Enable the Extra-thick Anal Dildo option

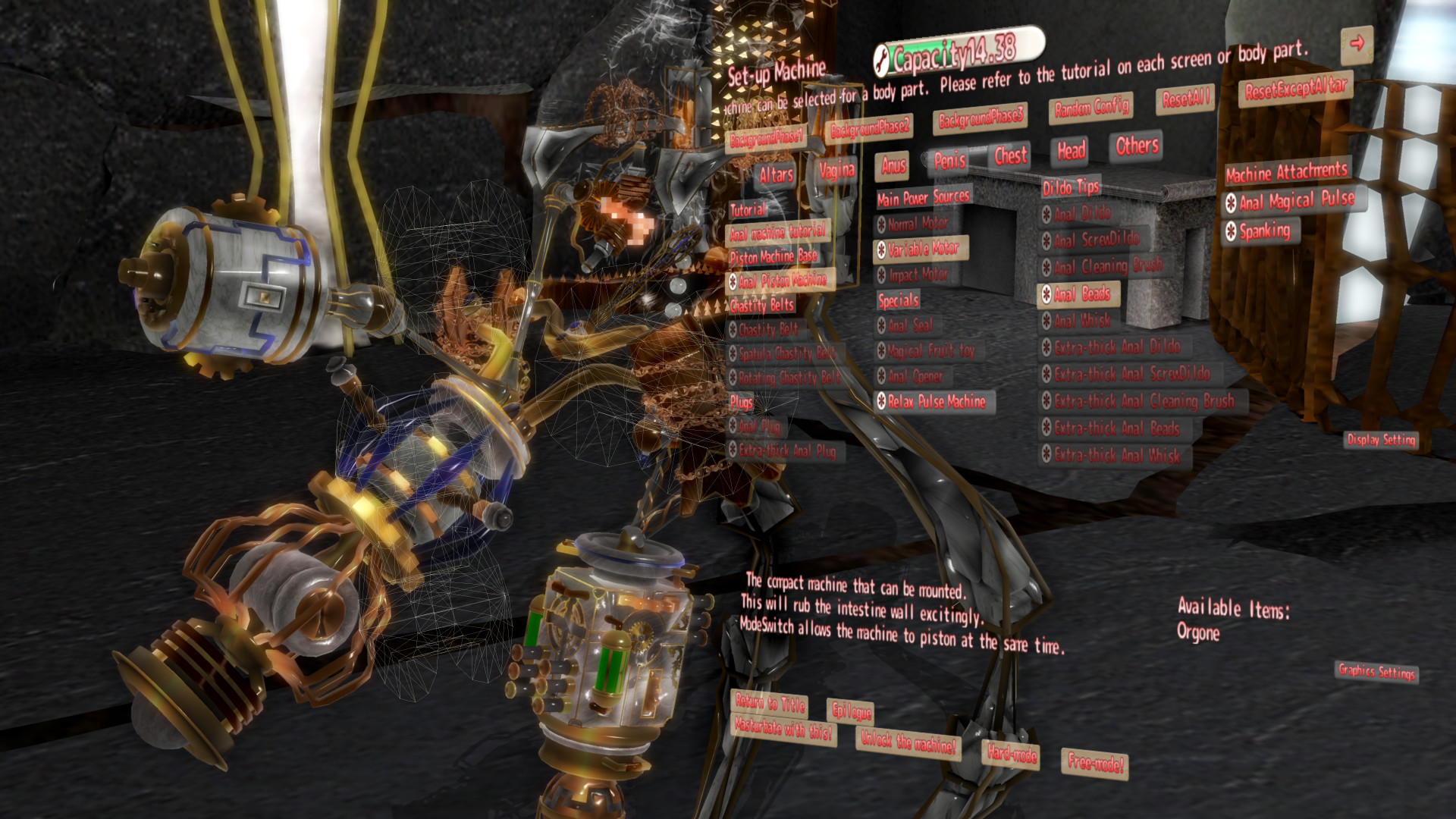pyautogui.click(x=1047, y=345)
